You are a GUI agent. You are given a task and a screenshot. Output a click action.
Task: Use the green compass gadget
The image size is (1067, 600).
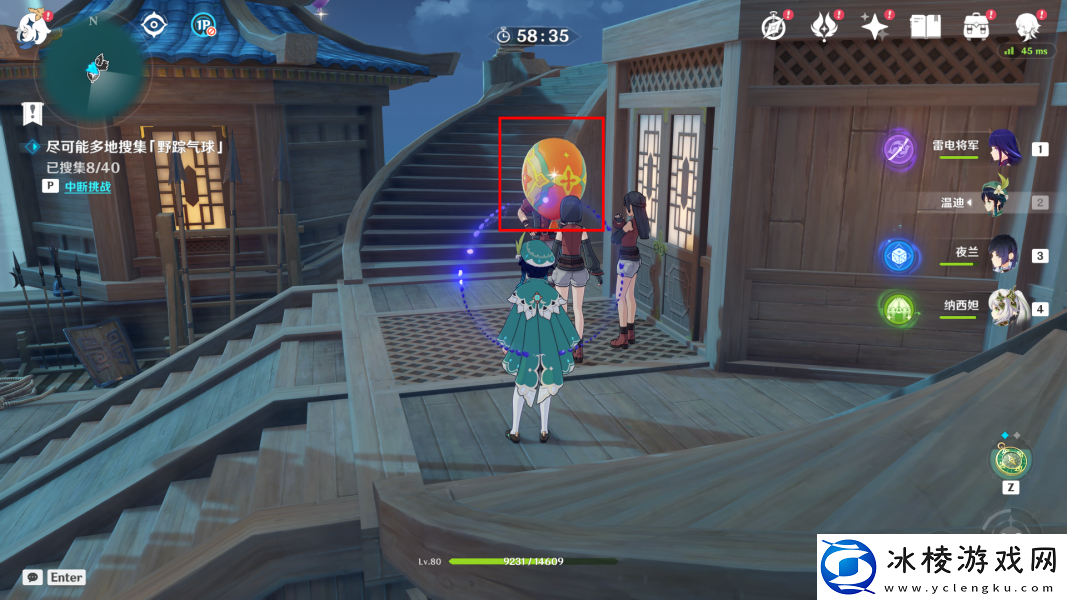(x=1009, y=460)
